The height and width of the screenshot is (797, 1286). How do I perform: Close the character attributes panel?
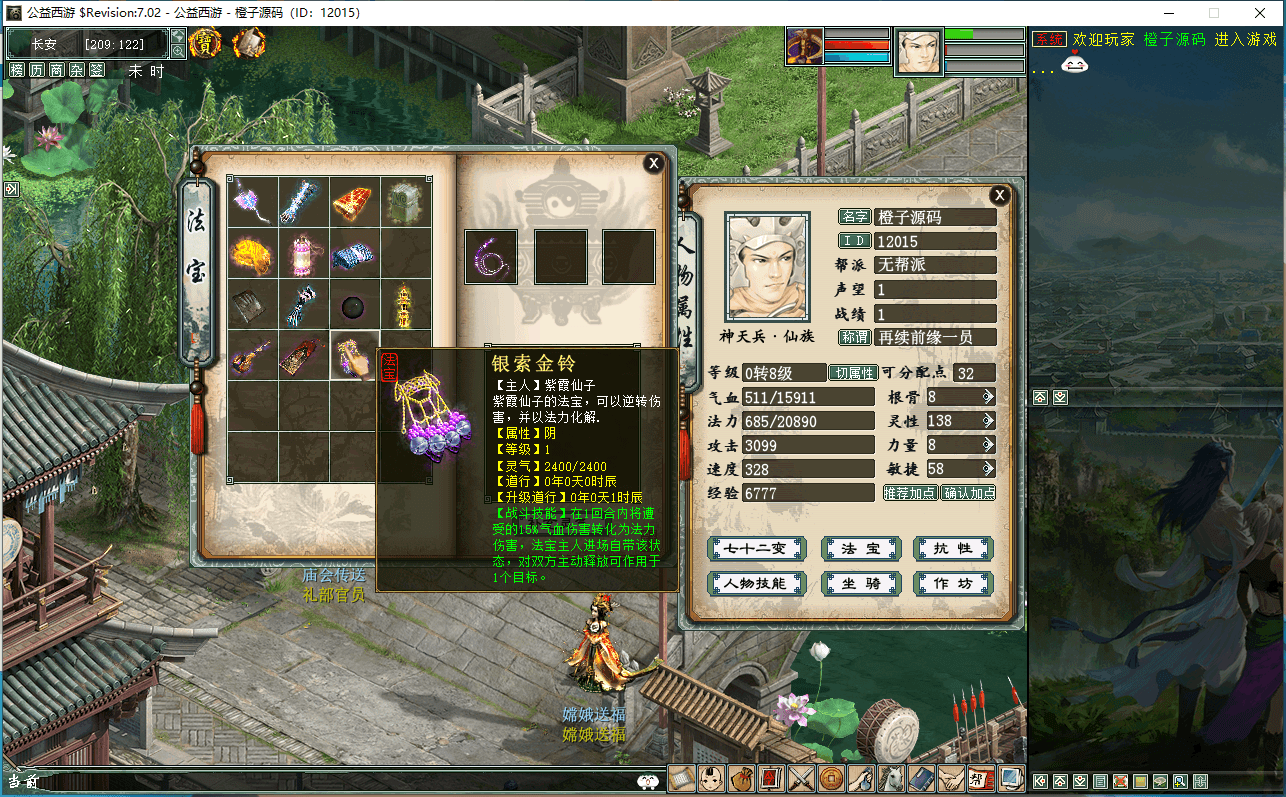999,195
